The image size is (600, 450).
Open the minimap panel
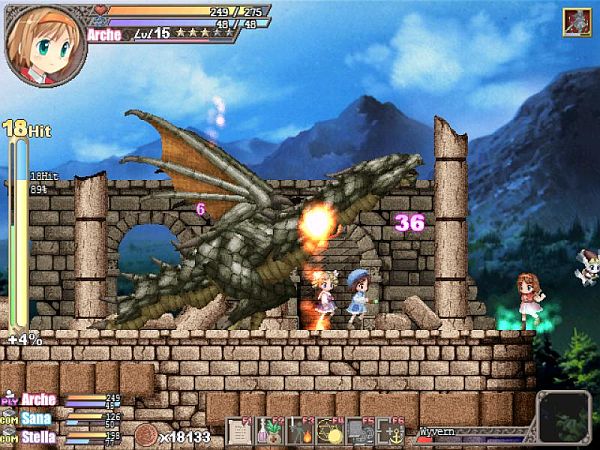pyautogui.click(x=564, y=416)
